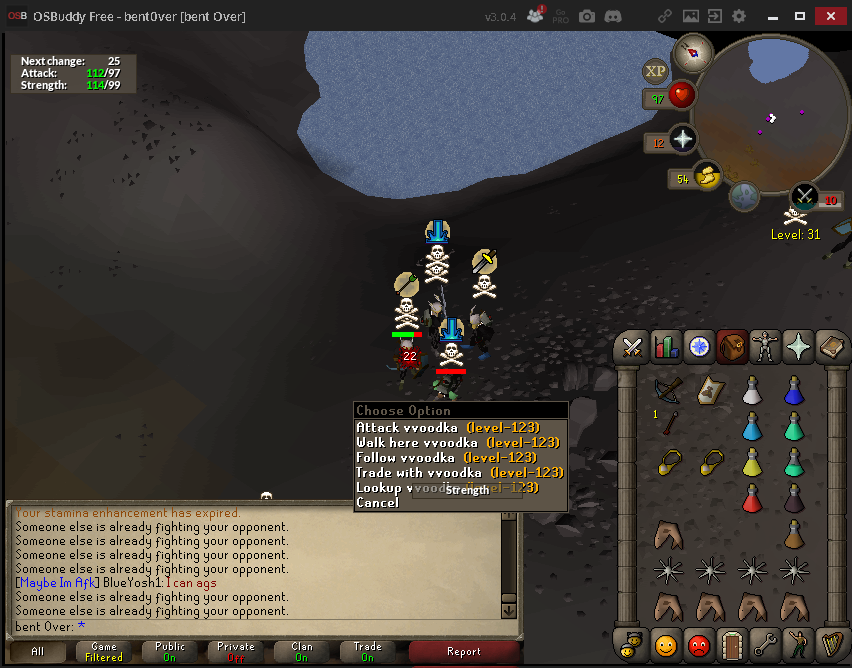852x668 pixels.
Task: Click the crossbow in the inventory
Action: (x=669, y=388)
